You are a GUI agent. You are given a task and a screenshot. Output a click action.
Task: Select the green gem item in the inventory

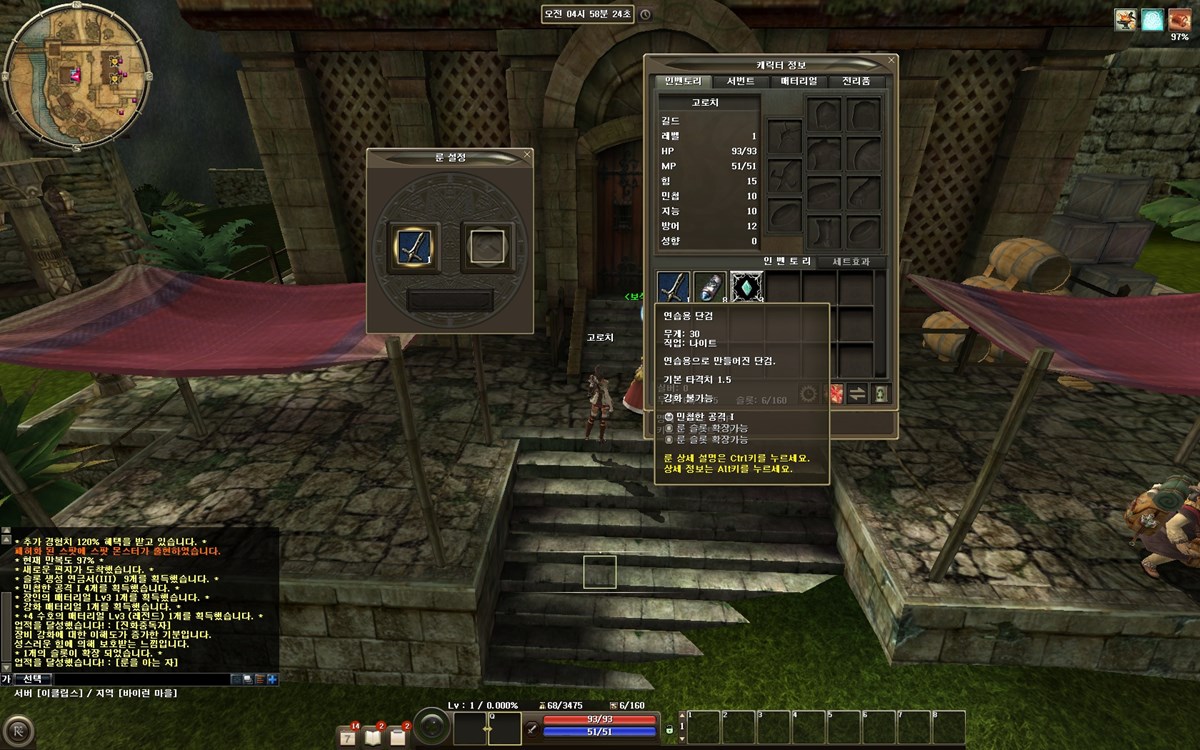tap(746, 287)
